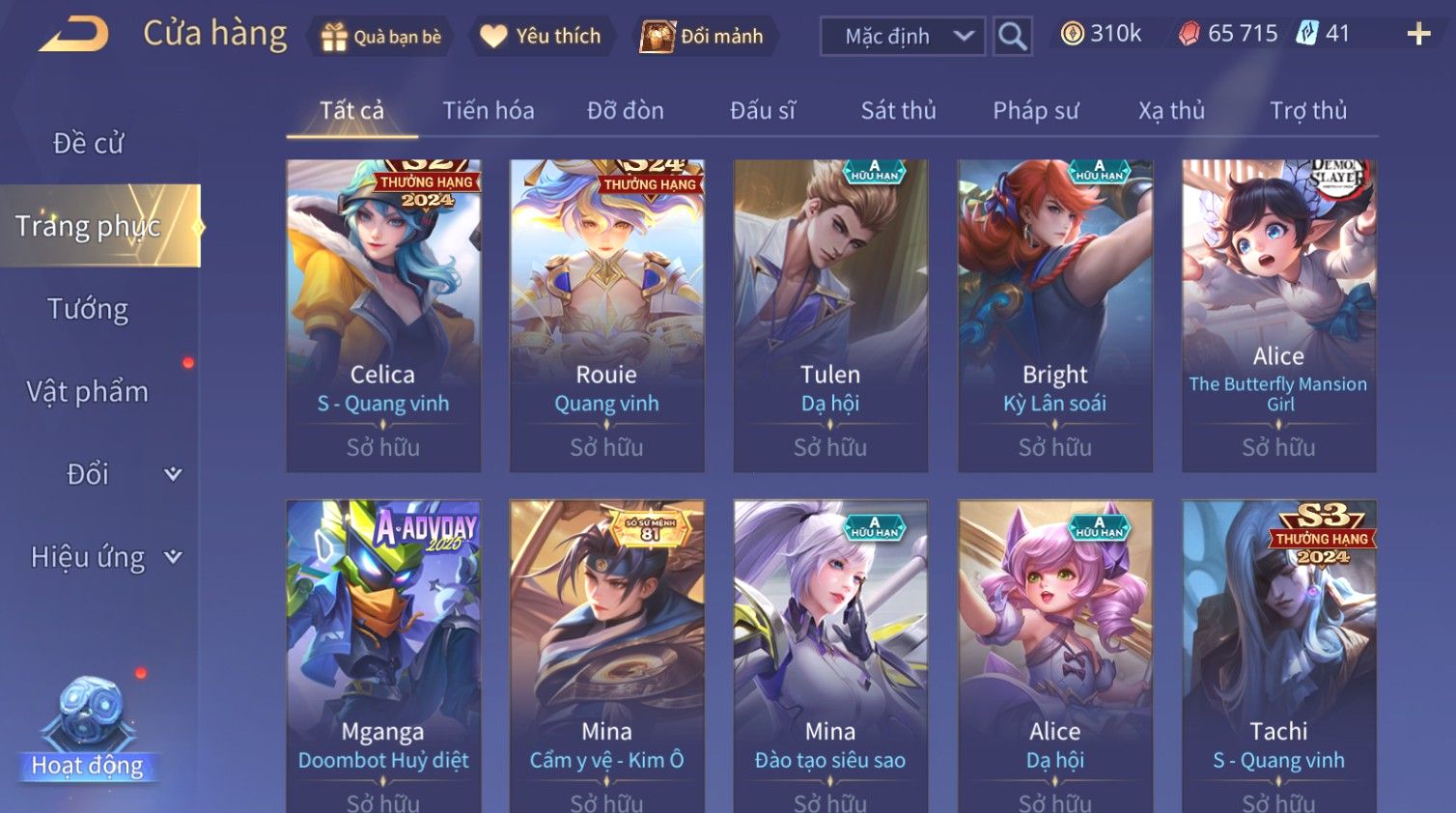Select the Celica S - Quang vinh skin card
1456x813 pixels.
click(383, 315)
